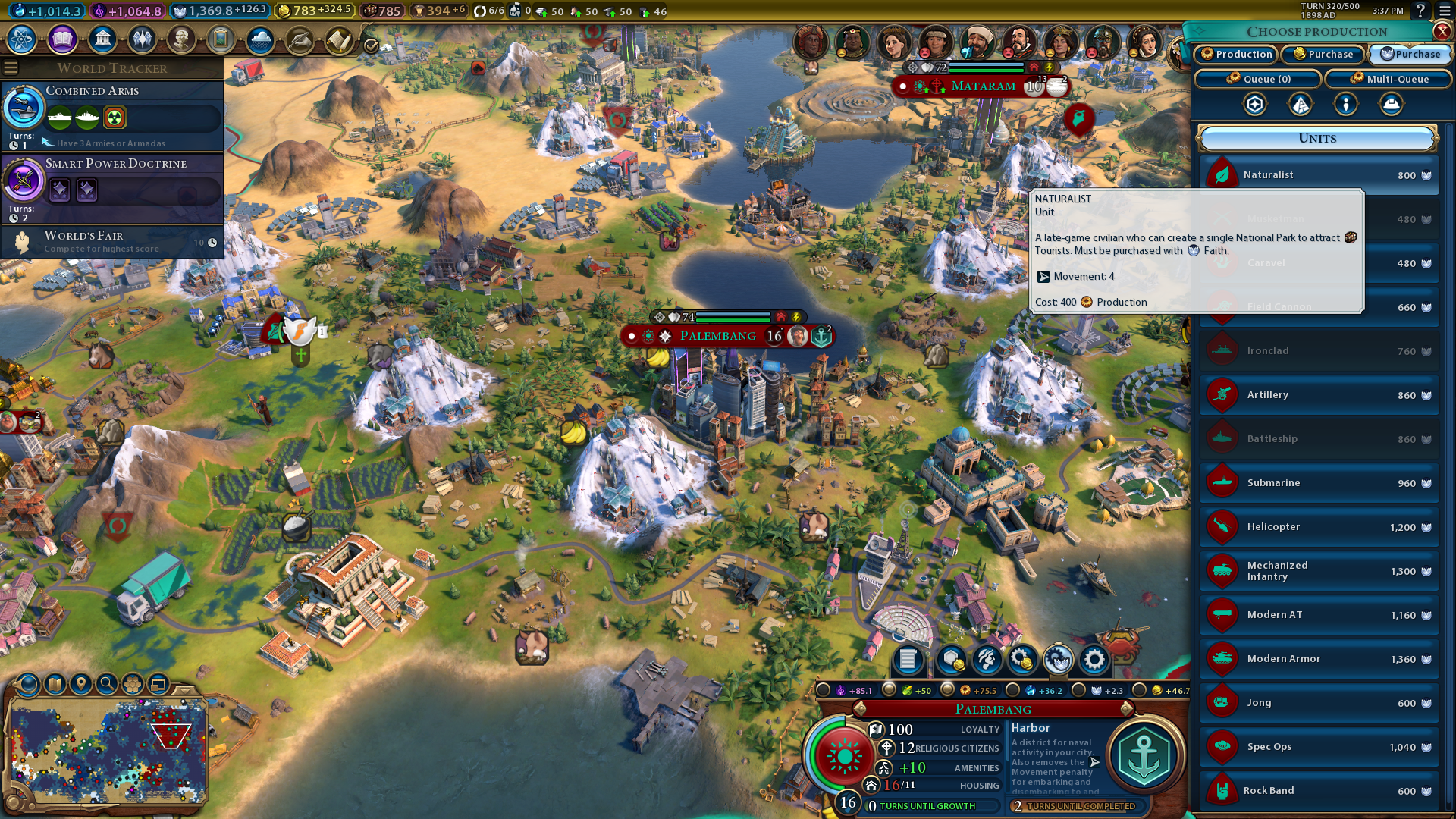This screenshot has width=1456, height=819.
Task: Open the Queue (0) tab
Action: [1258, 79]
